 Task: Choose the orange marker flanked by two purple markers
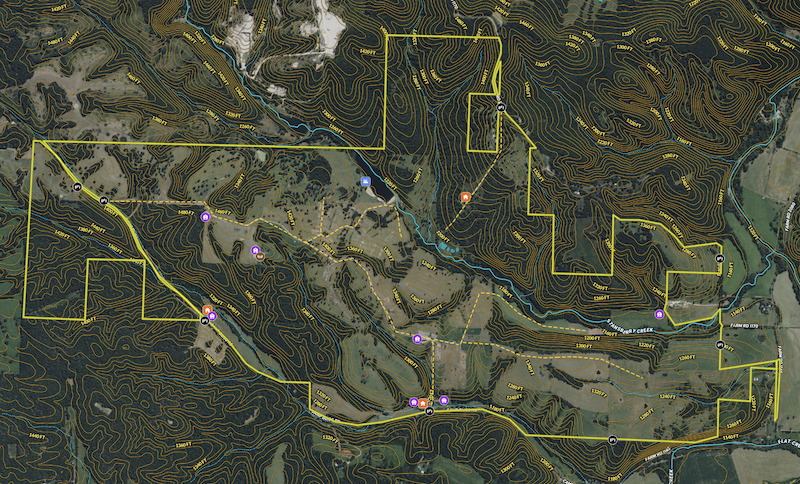[x=423, y=403]
